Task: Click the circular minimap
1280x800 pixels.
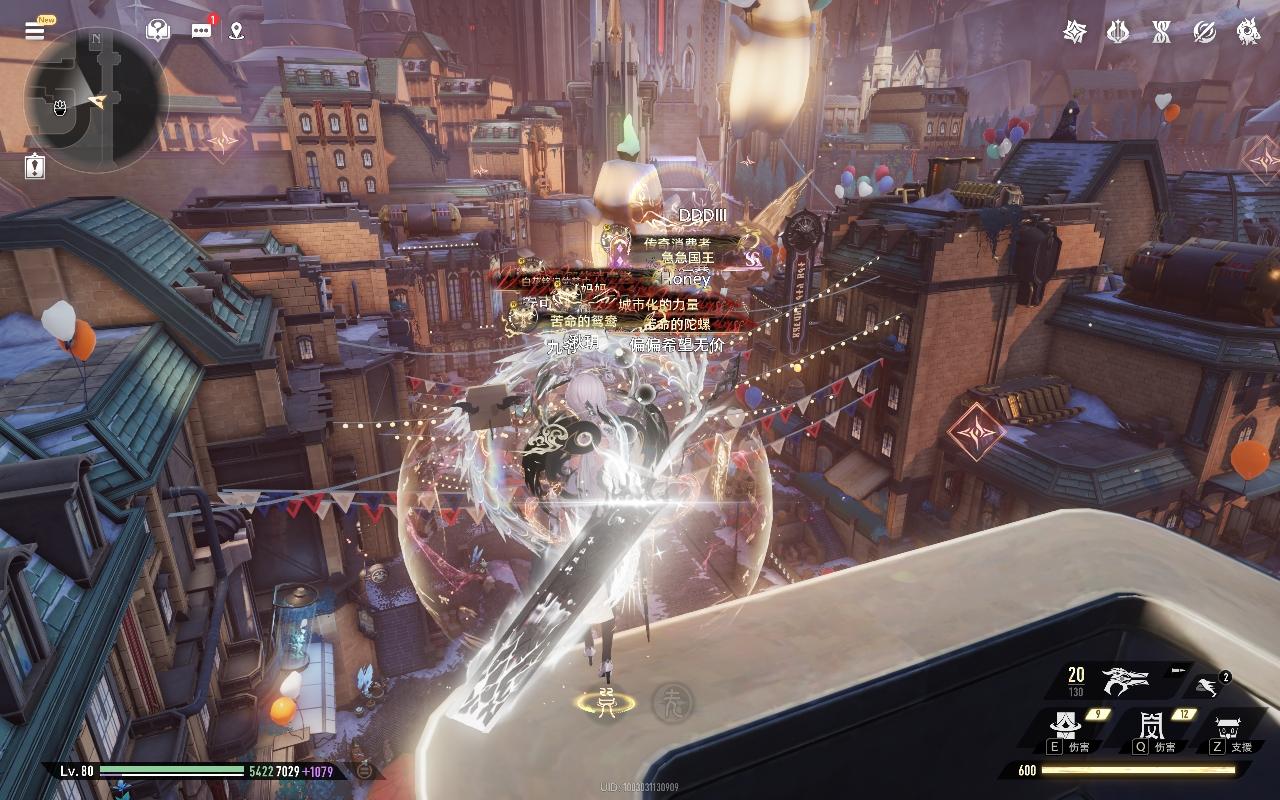Action: [95, 100]
